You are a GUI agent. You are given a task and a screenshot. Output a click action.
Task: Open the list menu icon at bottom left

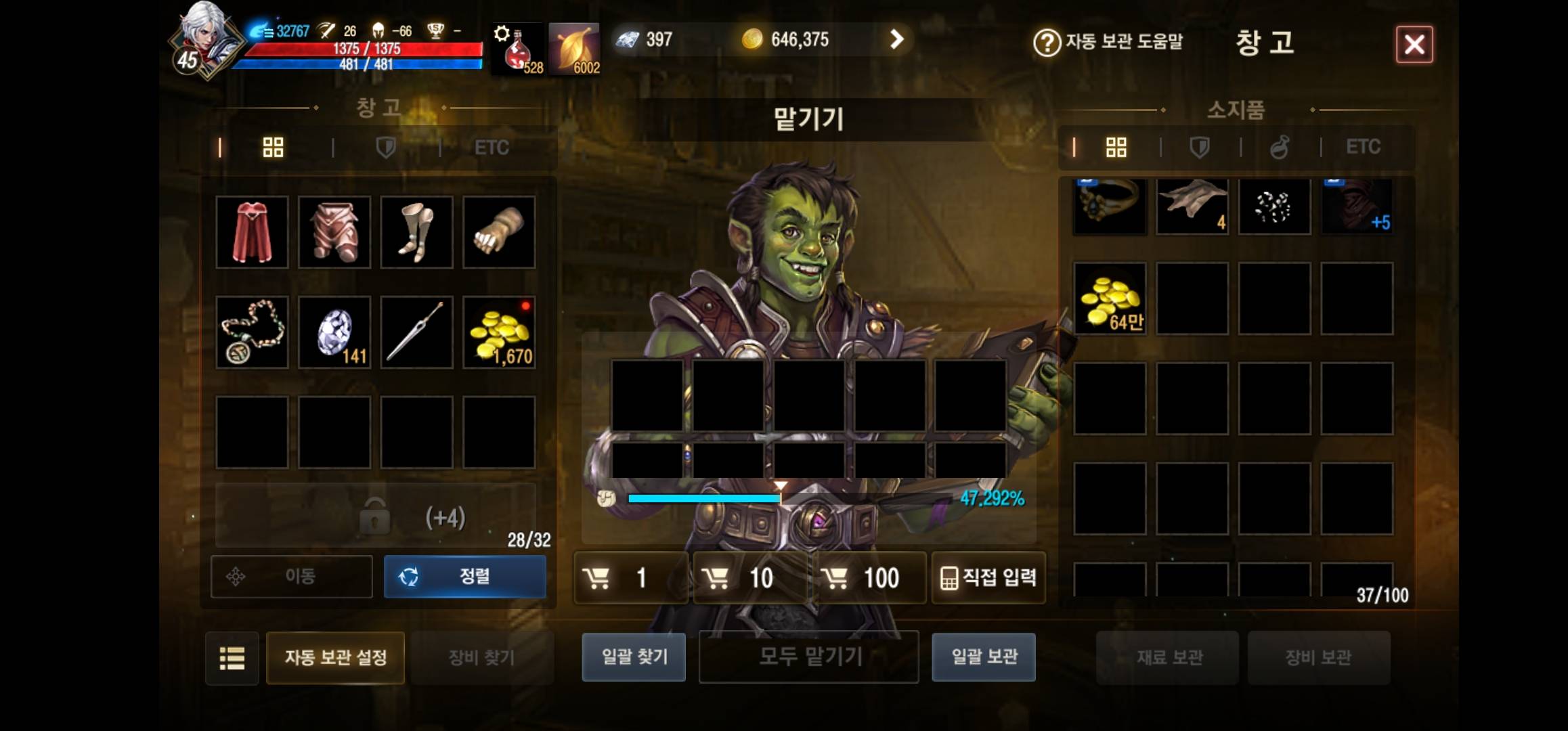232,657
